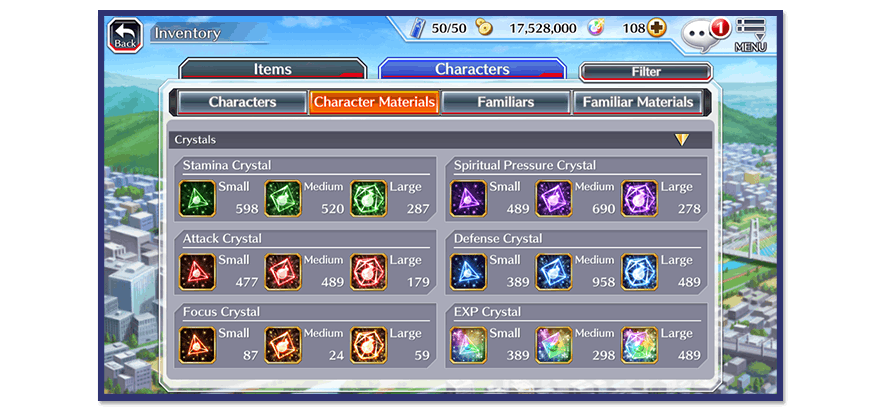880x414 pixels.
Task: Open the chat speech bubble notification
Action: [x=703, y=34]
